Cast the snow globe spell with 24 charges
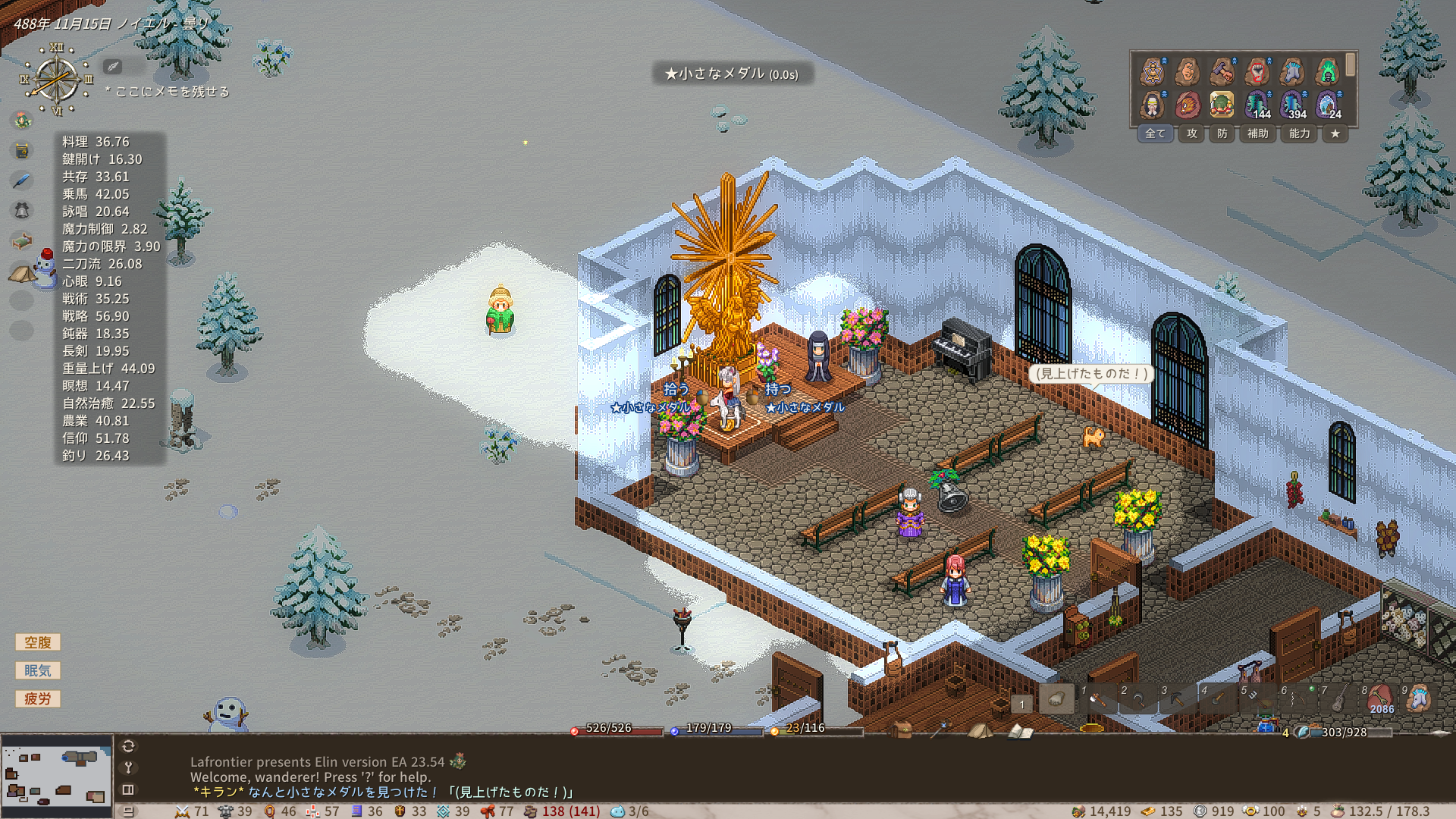1456x819 pixels. pos(1327,105)
